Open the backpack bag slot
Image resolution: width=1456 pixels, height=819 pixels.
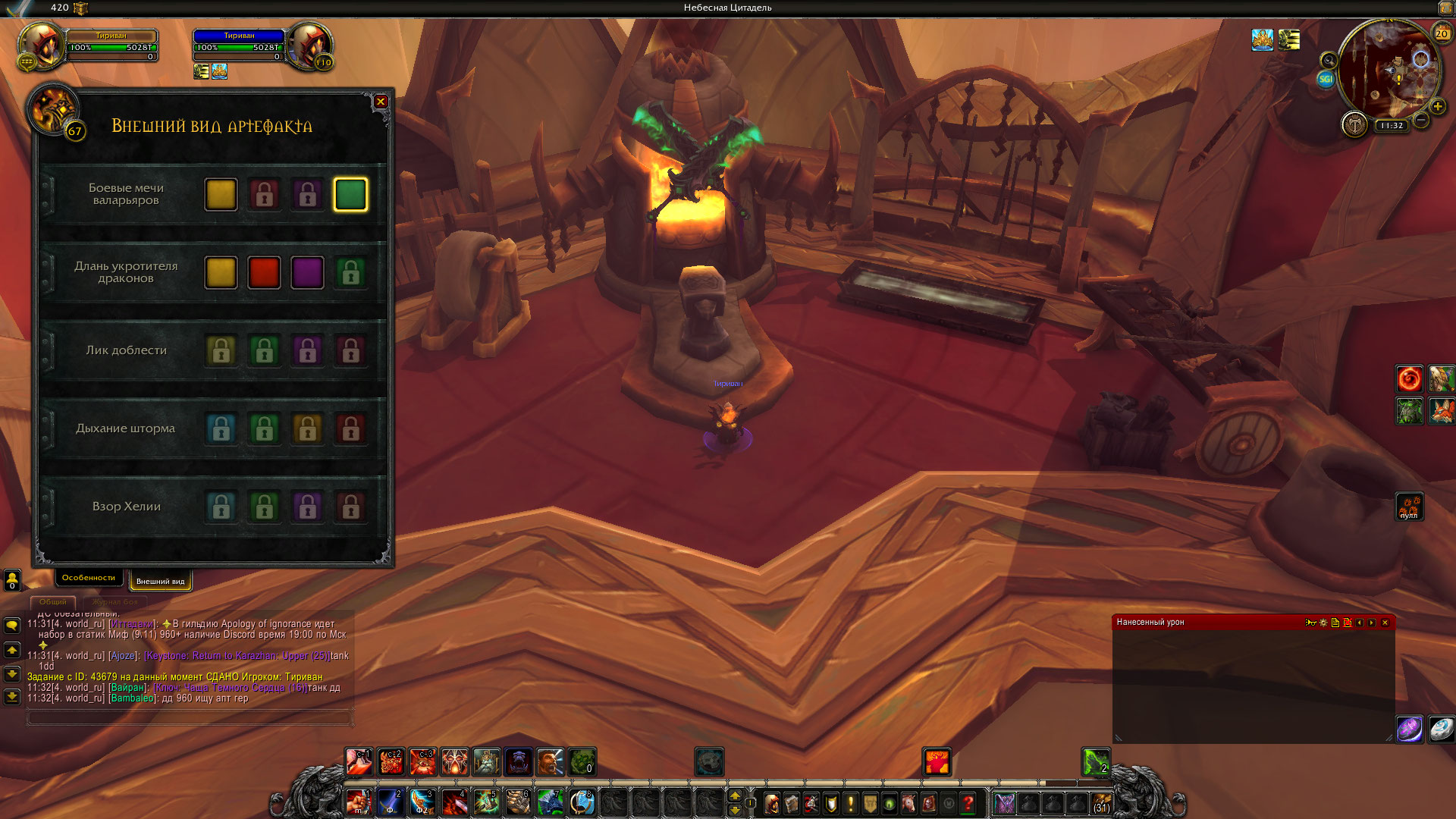1101,802
